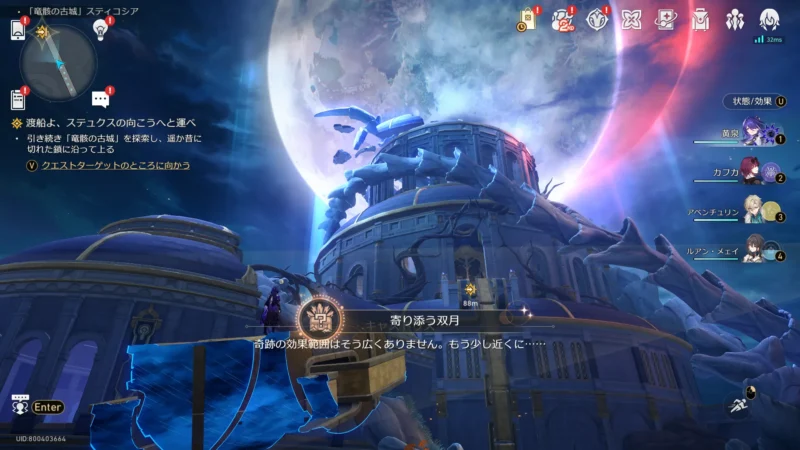800x450 pixels.
Task: Open the shopping bag store icon
Action: 528,19
